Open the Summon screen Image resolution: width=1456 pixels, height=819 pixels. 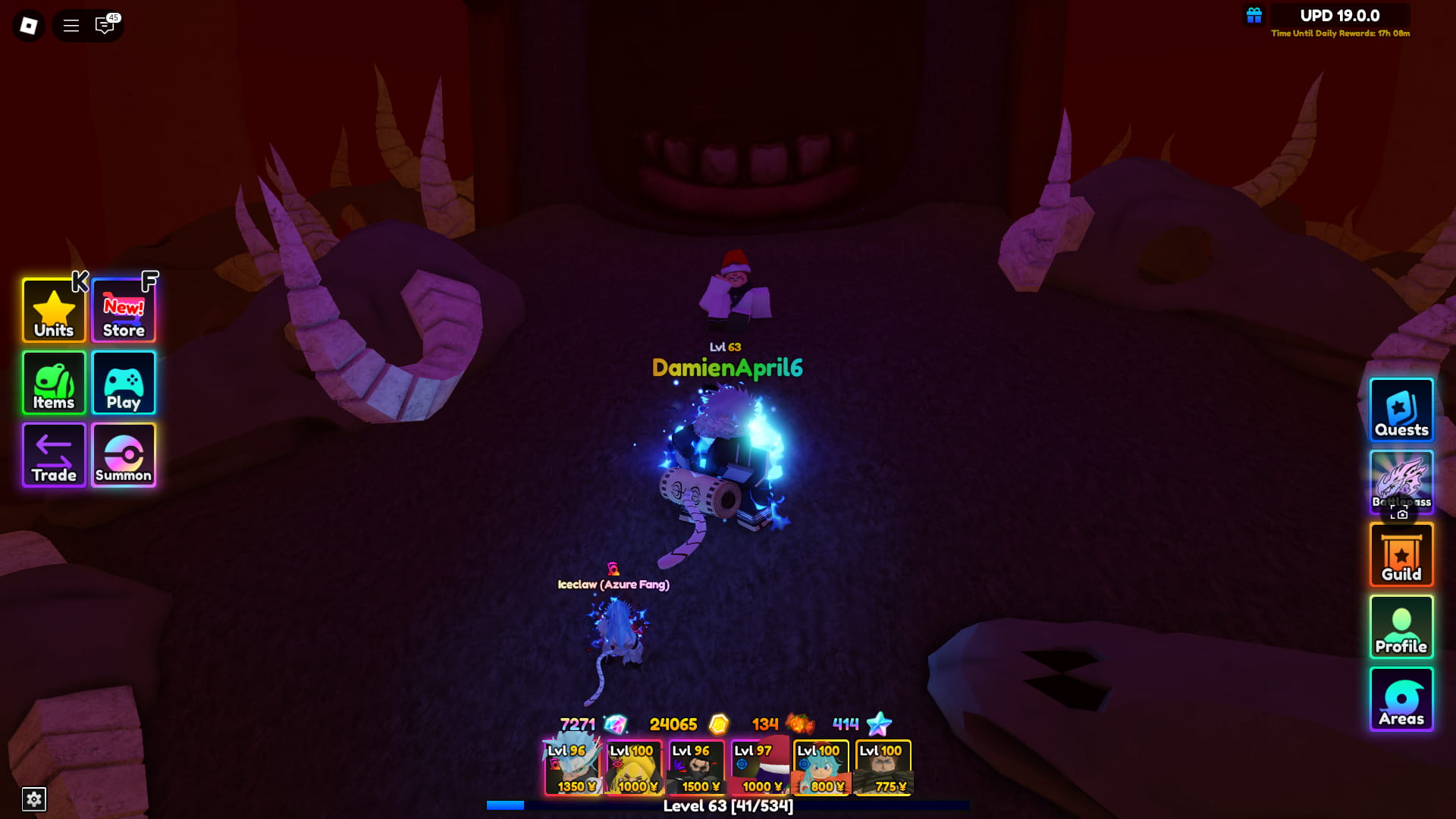(123, 455)
